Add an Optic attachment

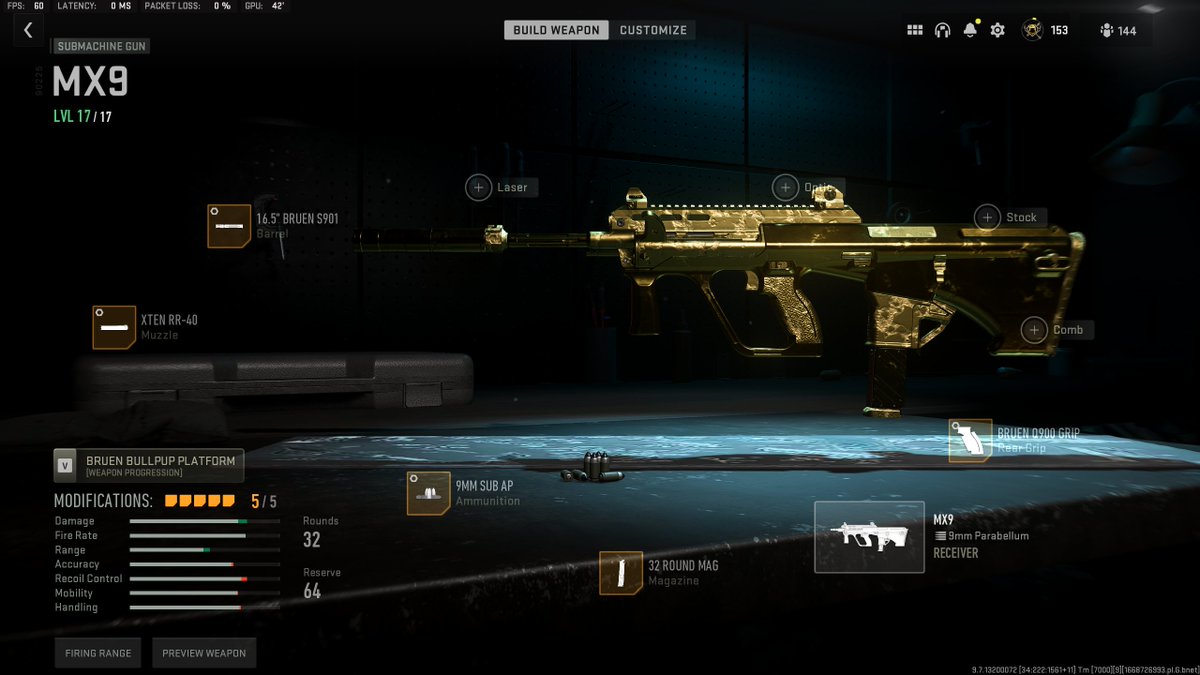click(786, 187)
